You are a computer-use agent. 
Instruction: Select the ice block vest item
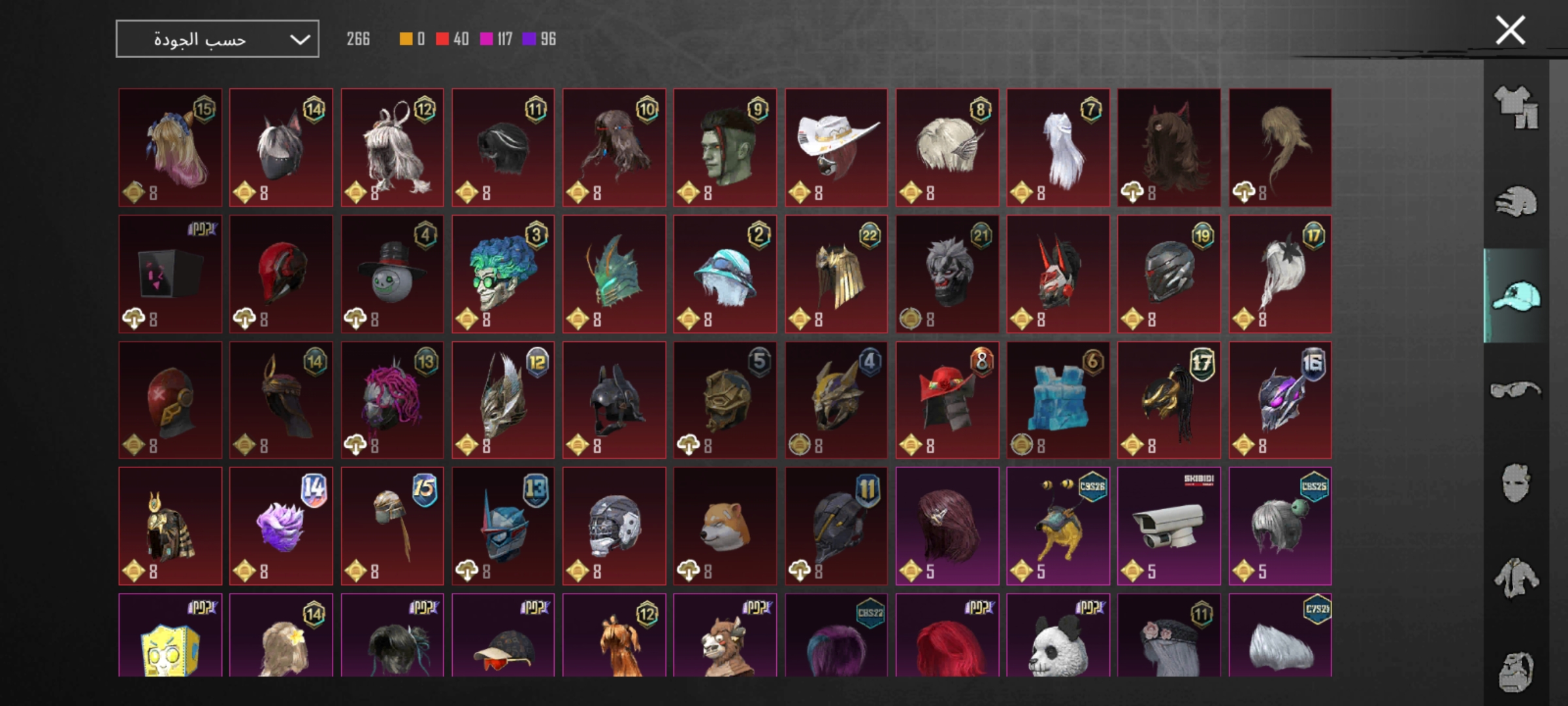pyautogui.click(x=1058, y=400)
